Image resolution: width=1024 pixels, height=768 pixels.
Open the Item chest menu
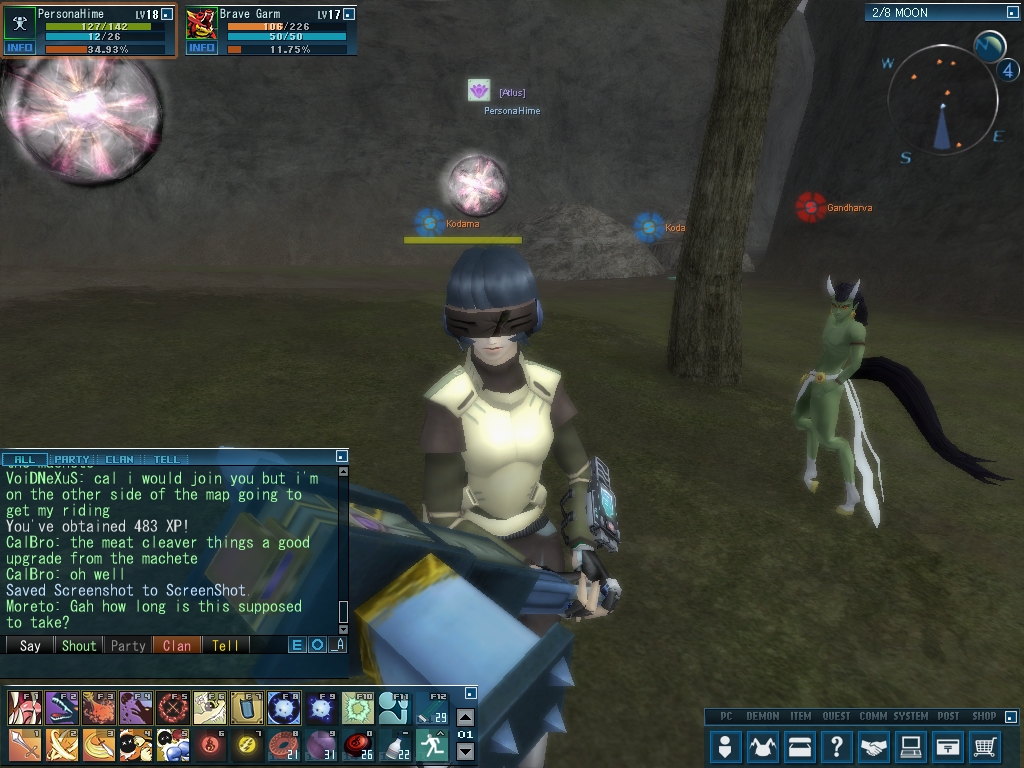[800, 746]
